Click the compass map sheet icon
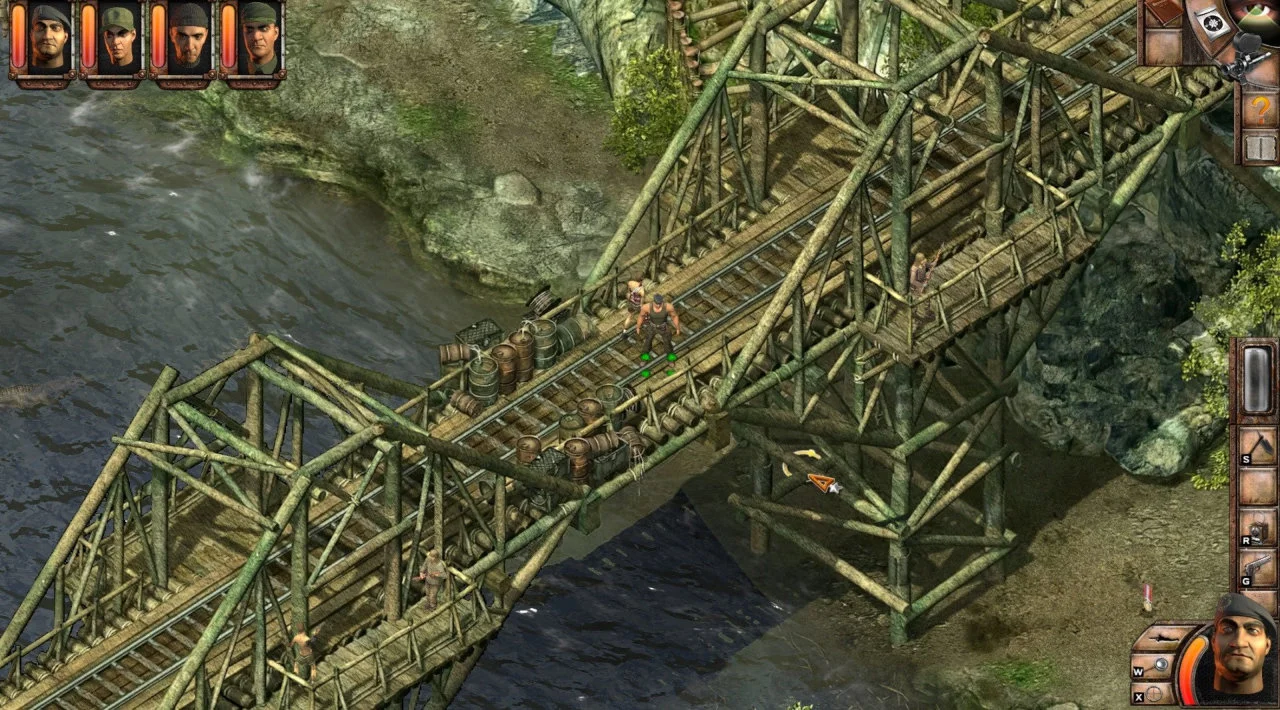1280x710 pixels. pos(1215,24)
